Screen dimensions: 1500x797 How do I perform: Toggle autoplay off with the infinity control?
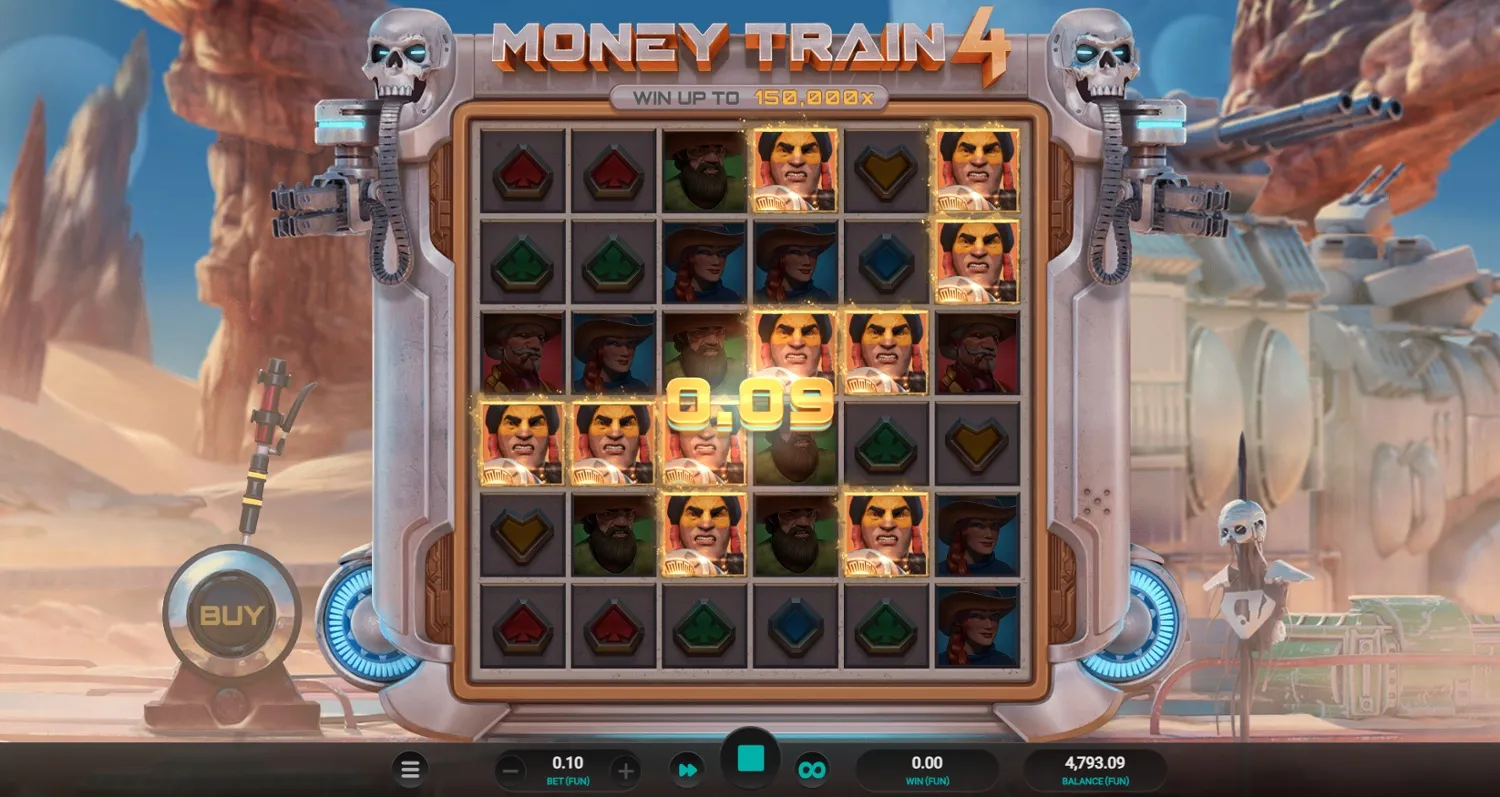[x=811, y=769]
